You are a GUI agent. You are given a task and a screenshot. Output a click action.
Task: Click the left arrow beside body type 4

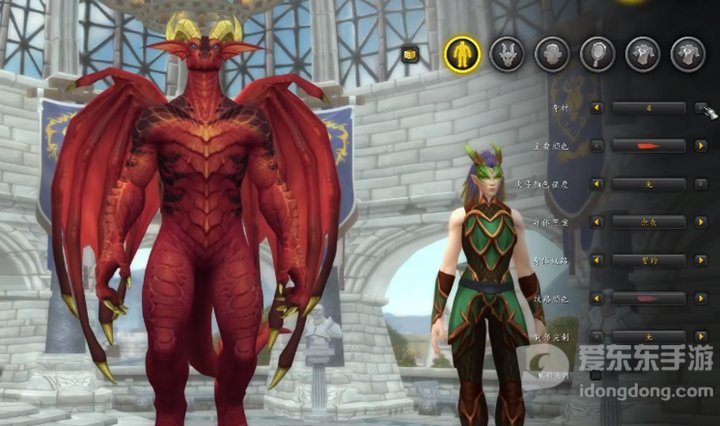click(597, 107)
